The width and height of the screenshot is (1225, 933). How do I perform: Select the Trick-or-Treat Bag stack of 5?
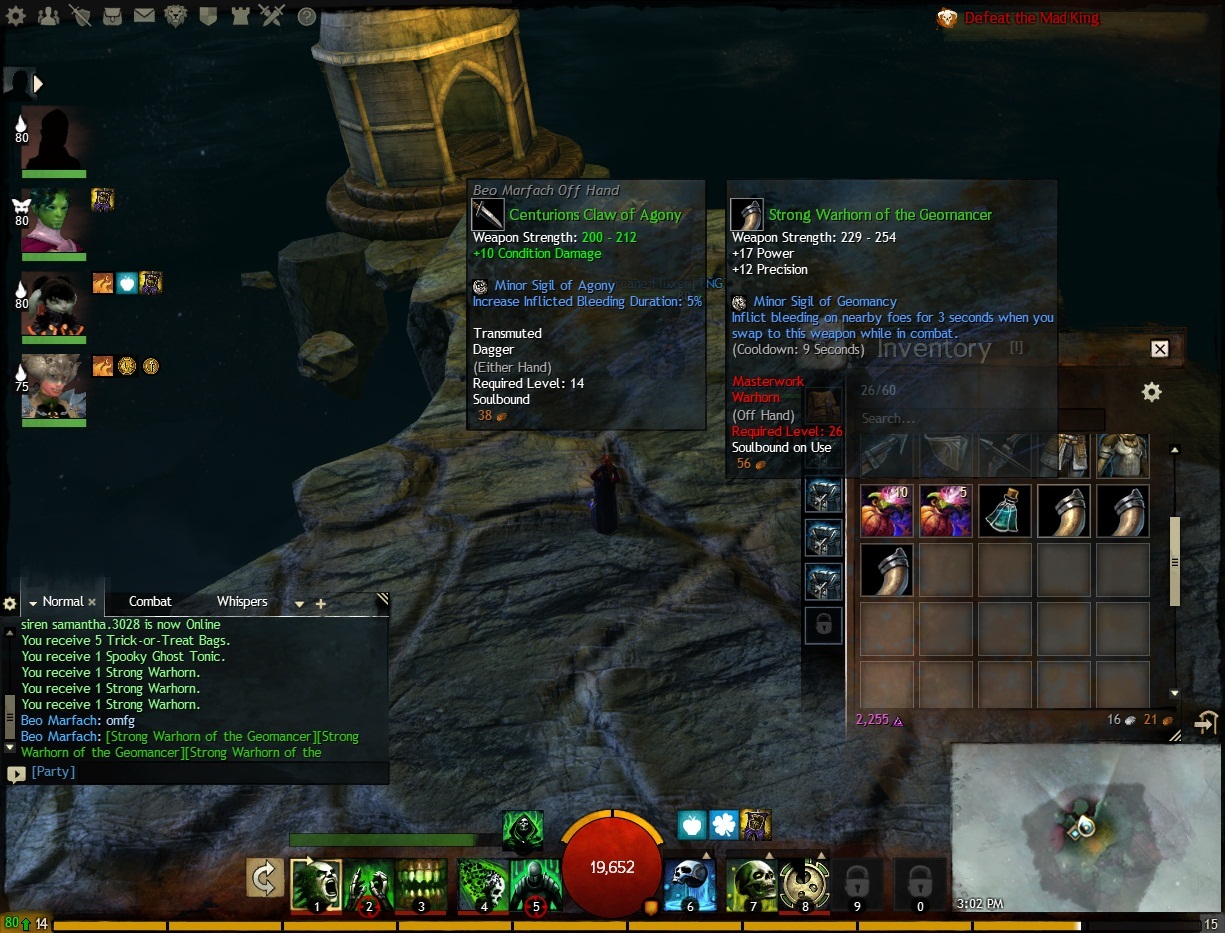click(945, 511)
